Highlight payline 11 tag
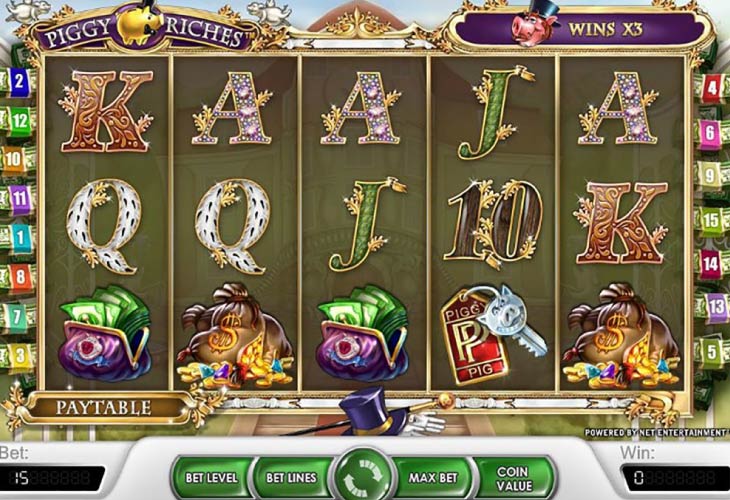This screenshot has height=500, width=730. (20, 197)
